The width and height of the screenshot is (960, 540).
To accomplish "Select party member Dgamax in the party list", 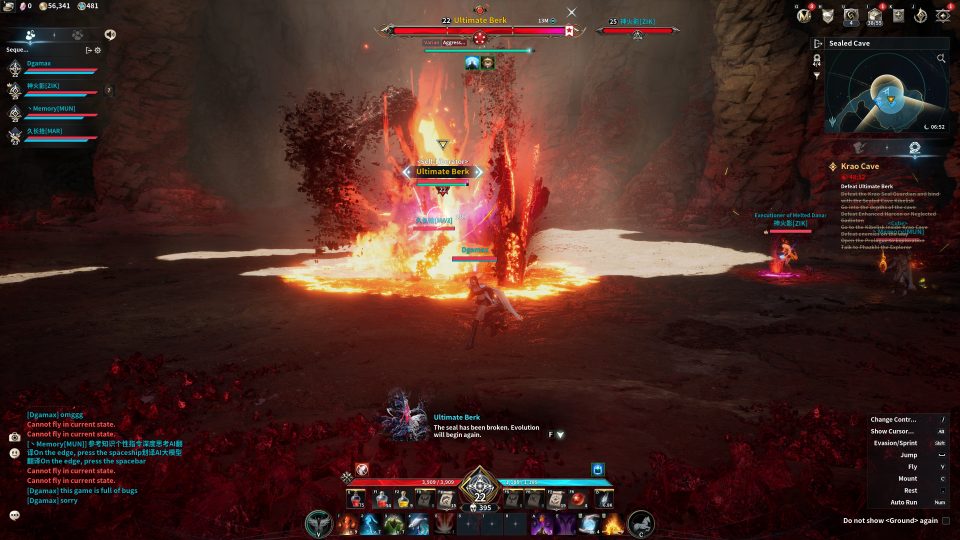I will coord(40,63).
